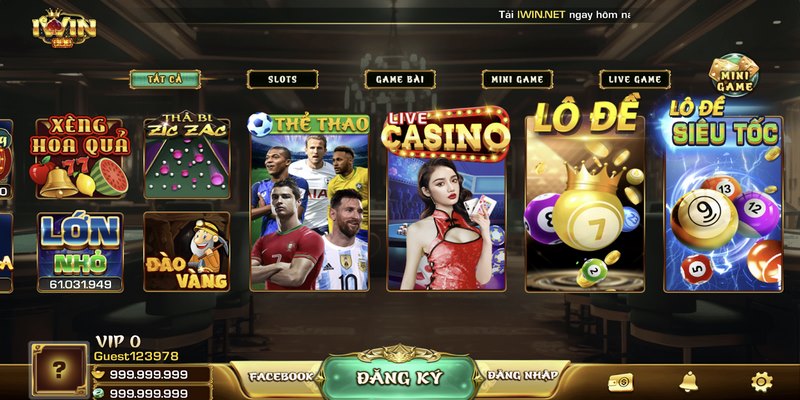Viewport: 800px width, 400px height.
Task: Open the Game Bài tab
Action: pyautogui.click(x=399, y=79)
